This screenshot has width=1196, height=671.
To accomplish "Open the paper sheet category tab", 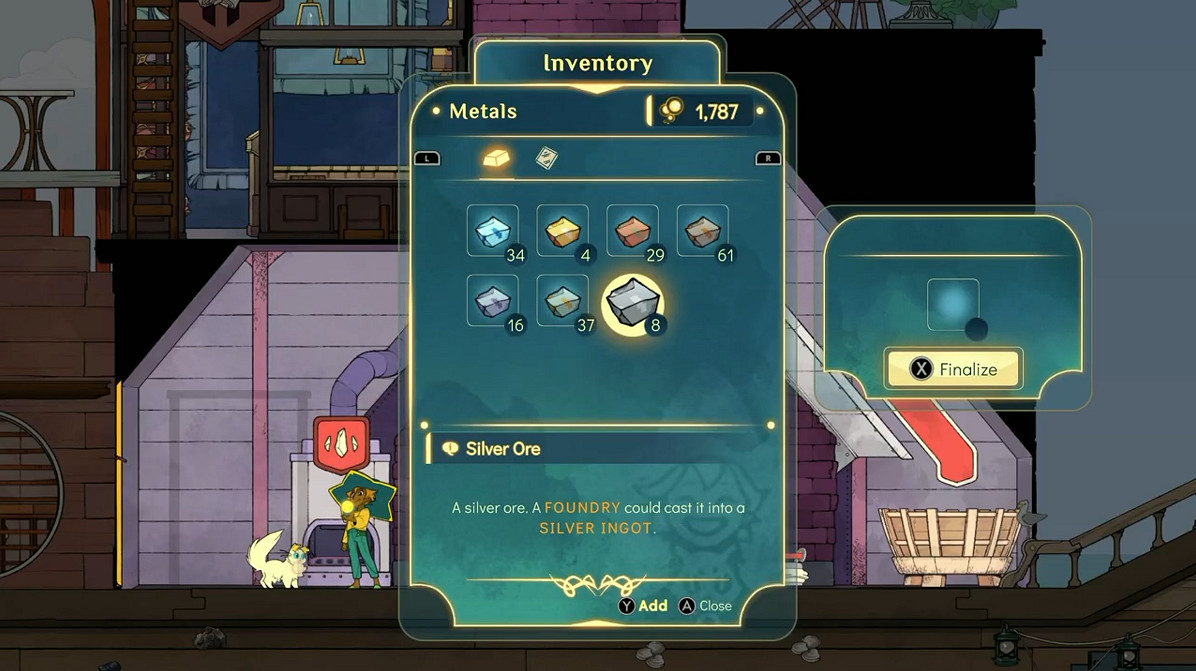I will coord(546,159).
